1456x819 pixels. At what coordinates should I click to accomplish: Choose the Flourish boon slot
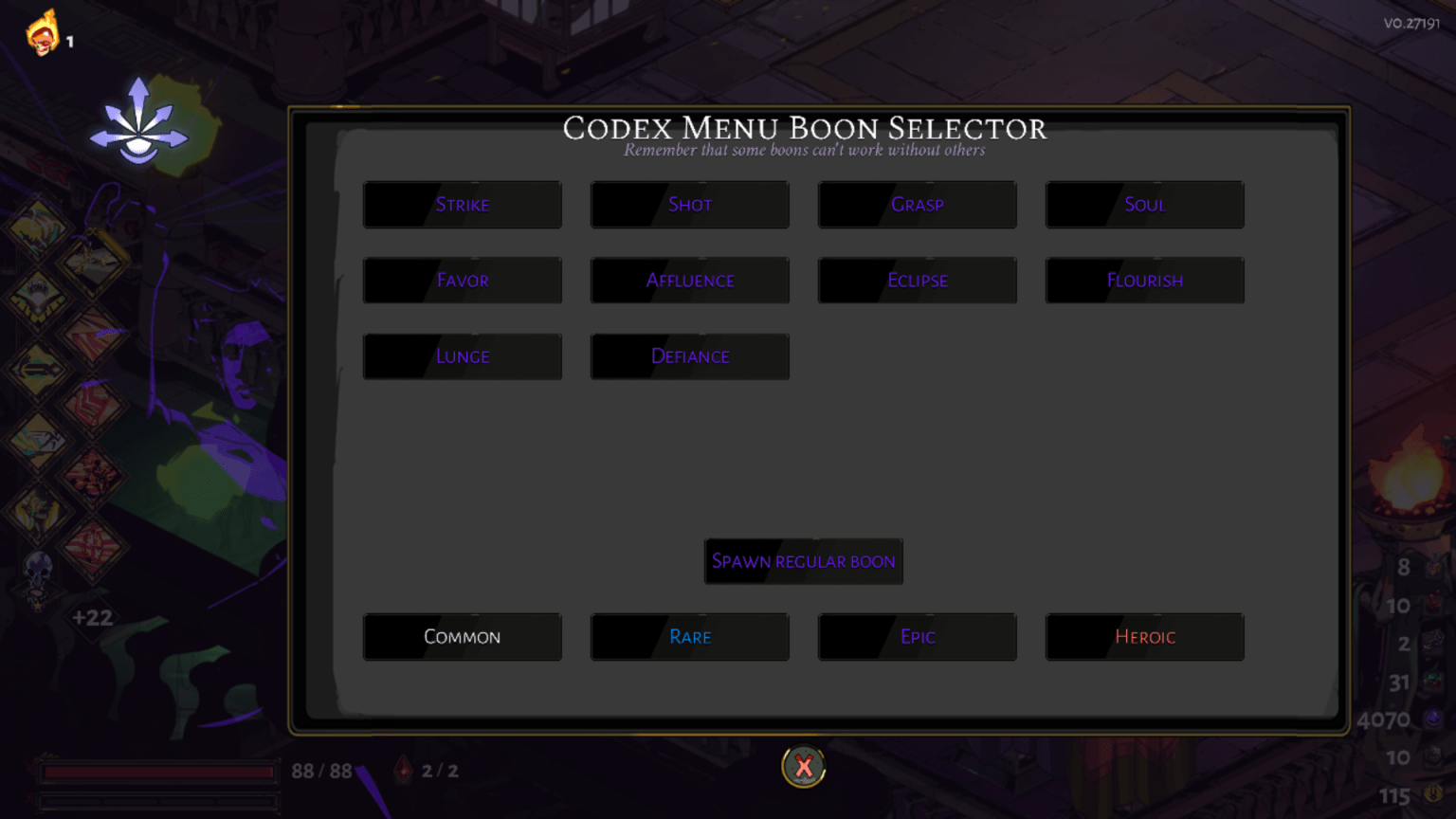click(1144, 280)
